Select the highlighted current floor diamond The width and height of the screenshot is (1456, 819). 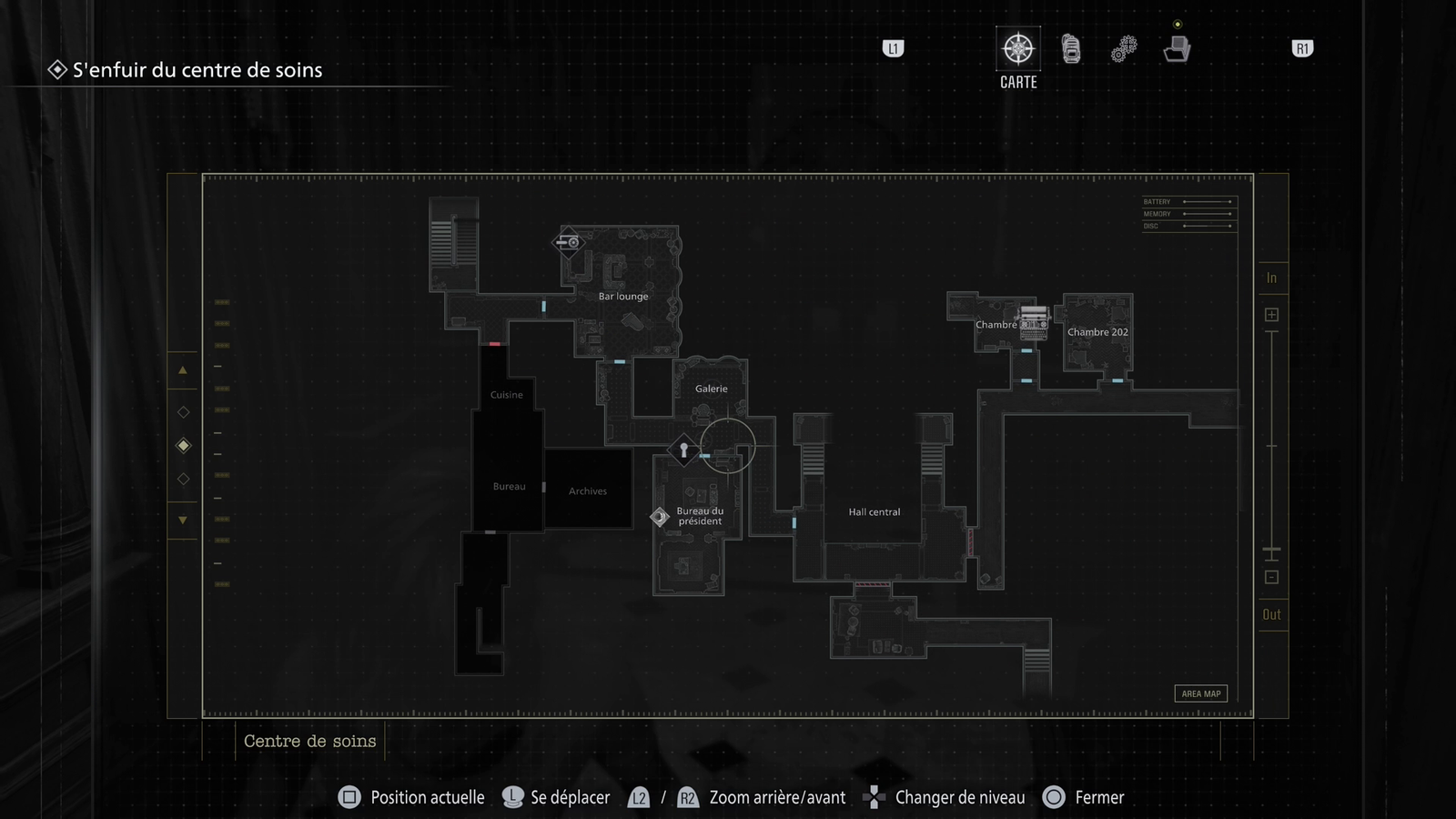coord(183,446)
